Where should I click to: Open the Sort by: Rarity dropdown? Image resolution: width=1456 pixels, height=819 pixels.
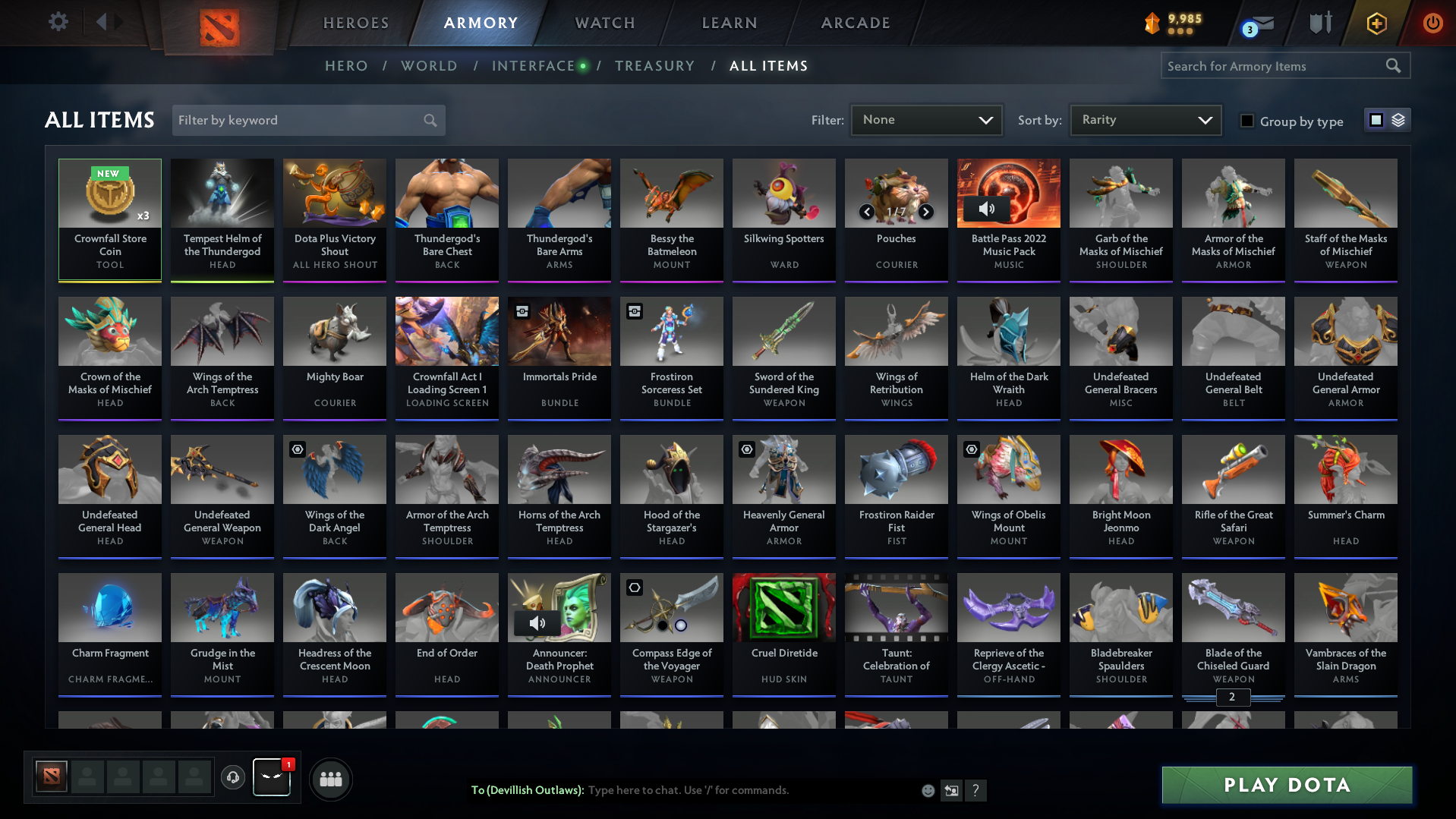coord(1145,119)
